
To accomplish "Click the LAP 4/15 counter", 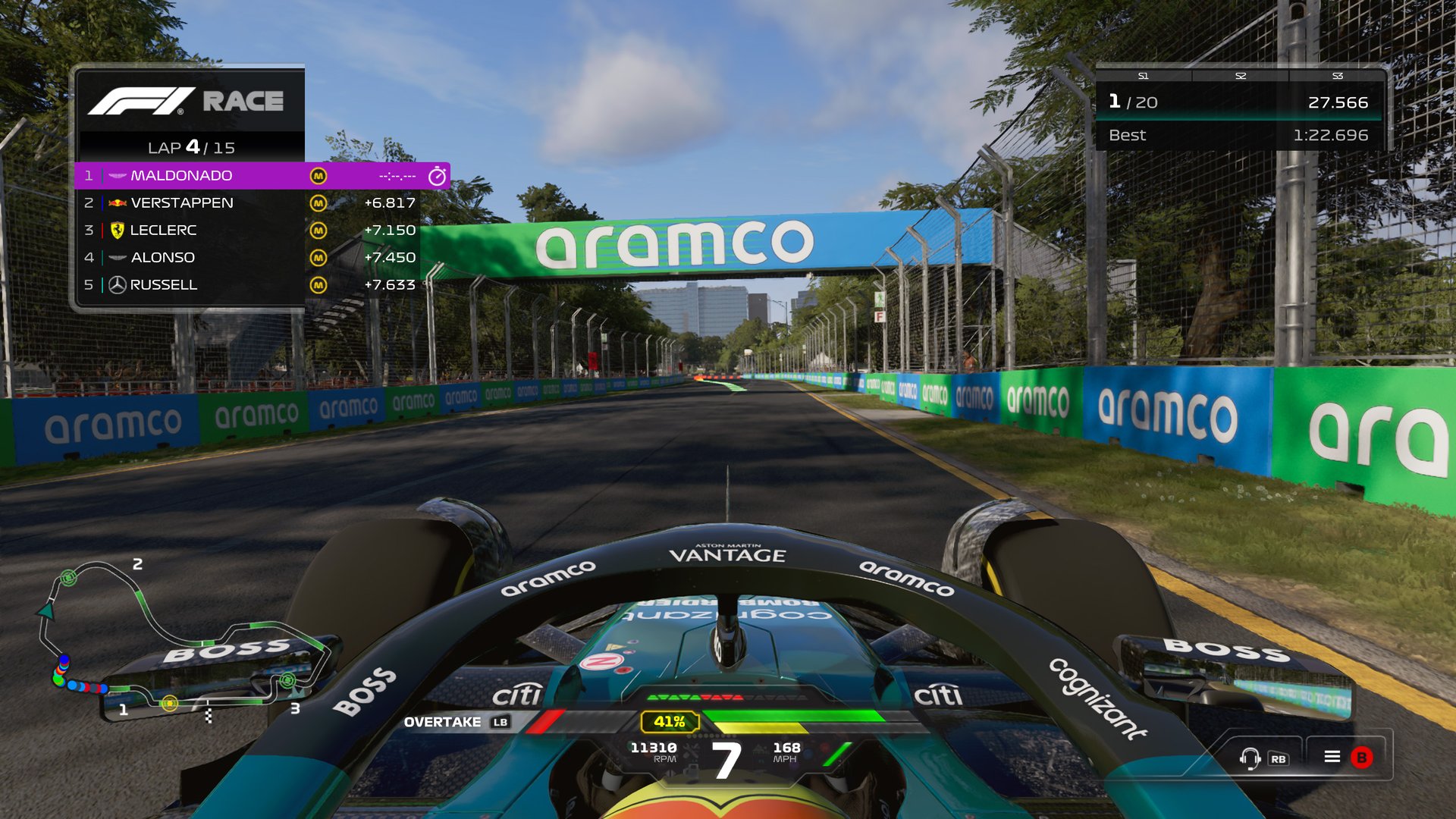I will tap(190, 147).
